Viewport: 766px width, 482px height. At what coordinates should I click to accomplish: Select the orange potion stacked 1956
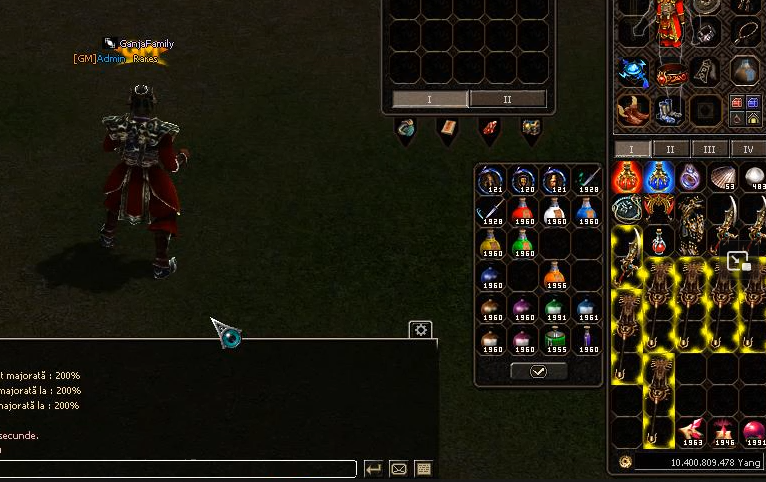tap(555, 276)
